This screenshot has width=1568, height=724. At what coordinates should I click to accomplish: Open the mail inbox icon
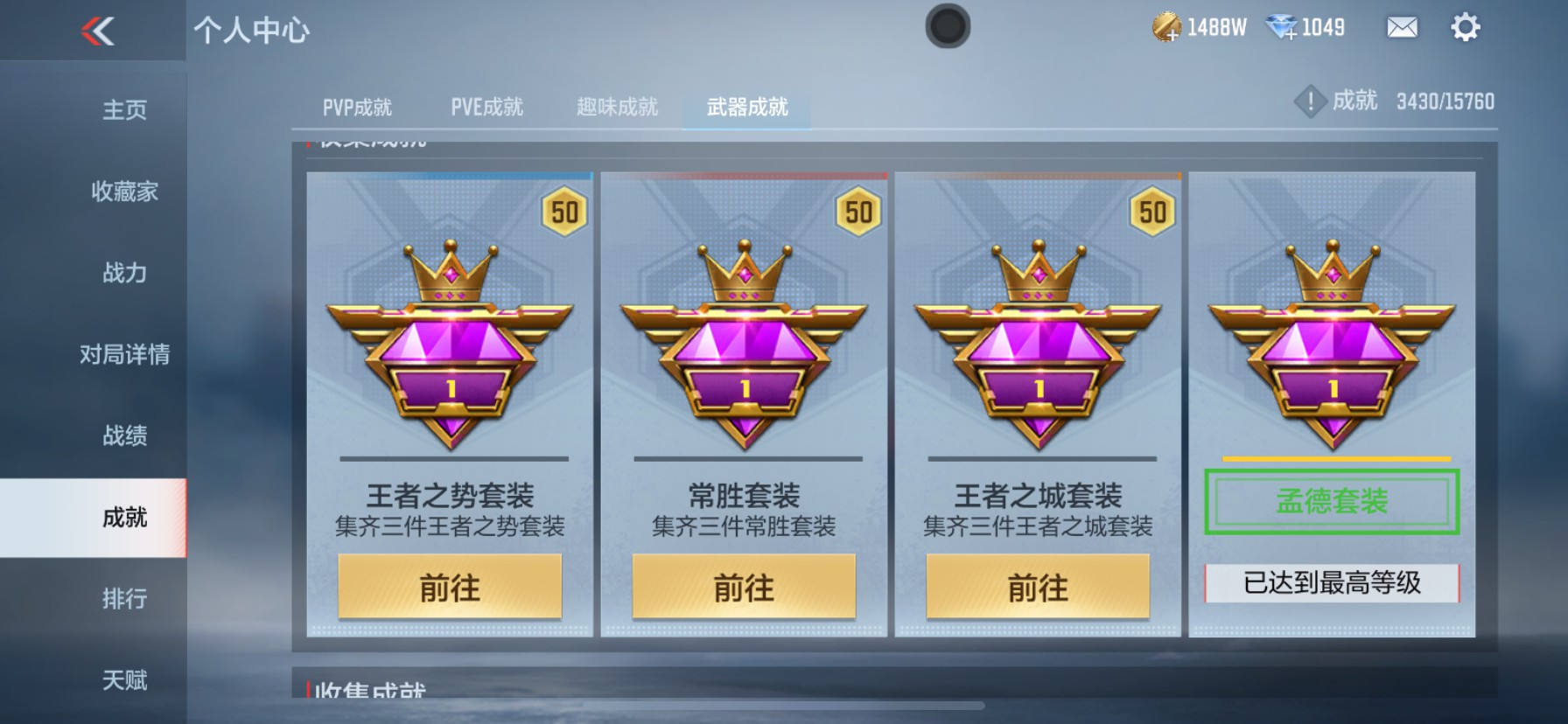click(1401, 28)
